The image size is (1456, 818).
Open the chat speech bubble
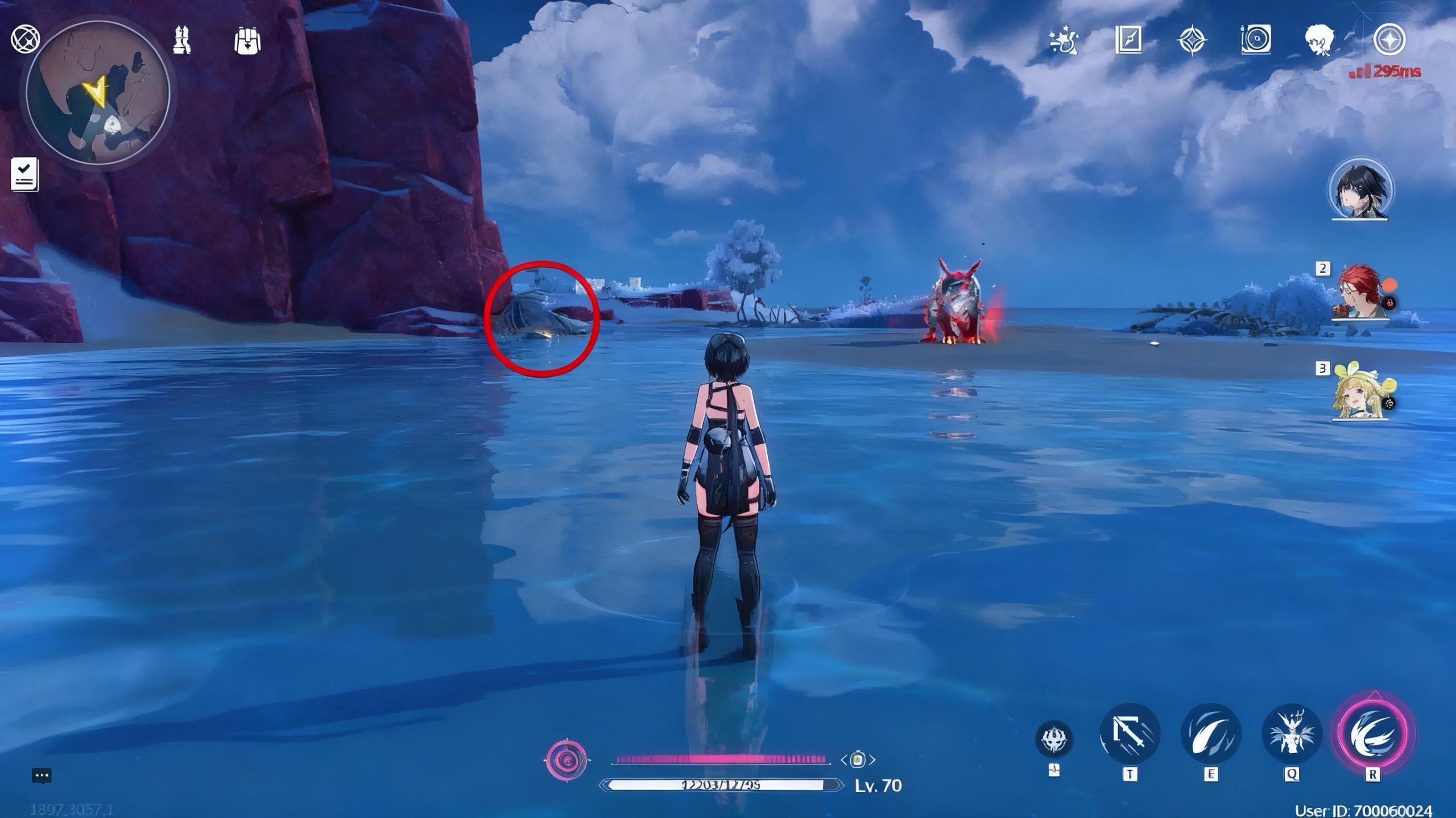pos(42,775)
